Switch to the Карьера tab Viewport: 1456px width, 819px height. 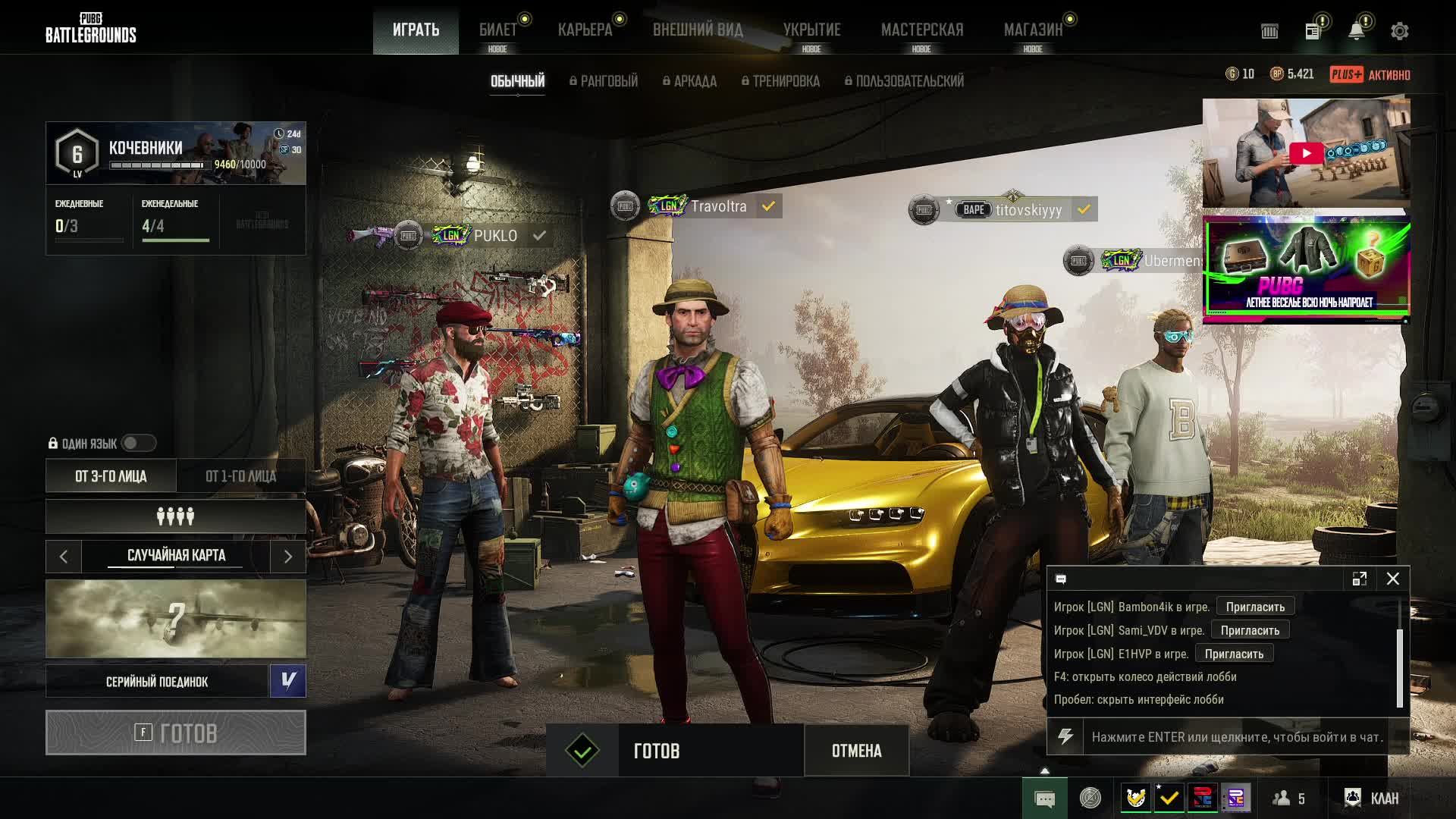pyautogui.click(x=585, y=30)
